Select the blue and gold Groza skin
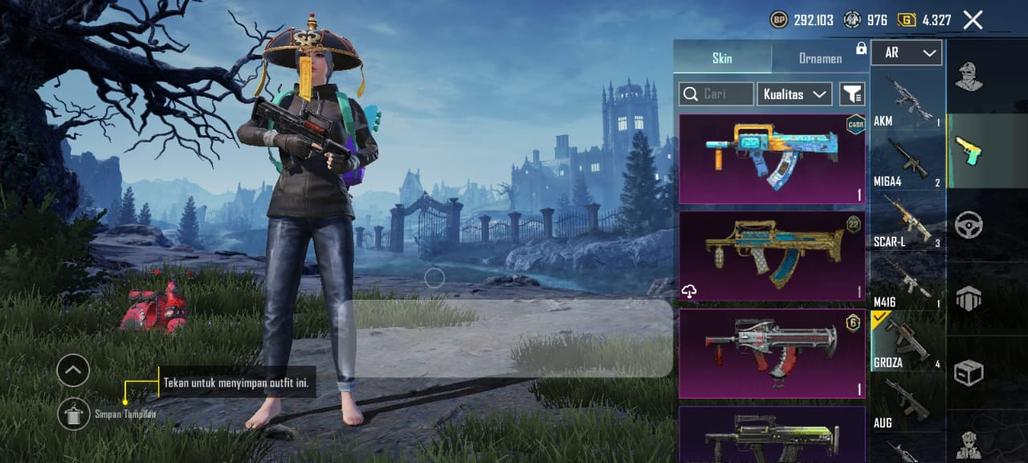The width and height of the screenshot is (1028, 463). coord(772,158)
